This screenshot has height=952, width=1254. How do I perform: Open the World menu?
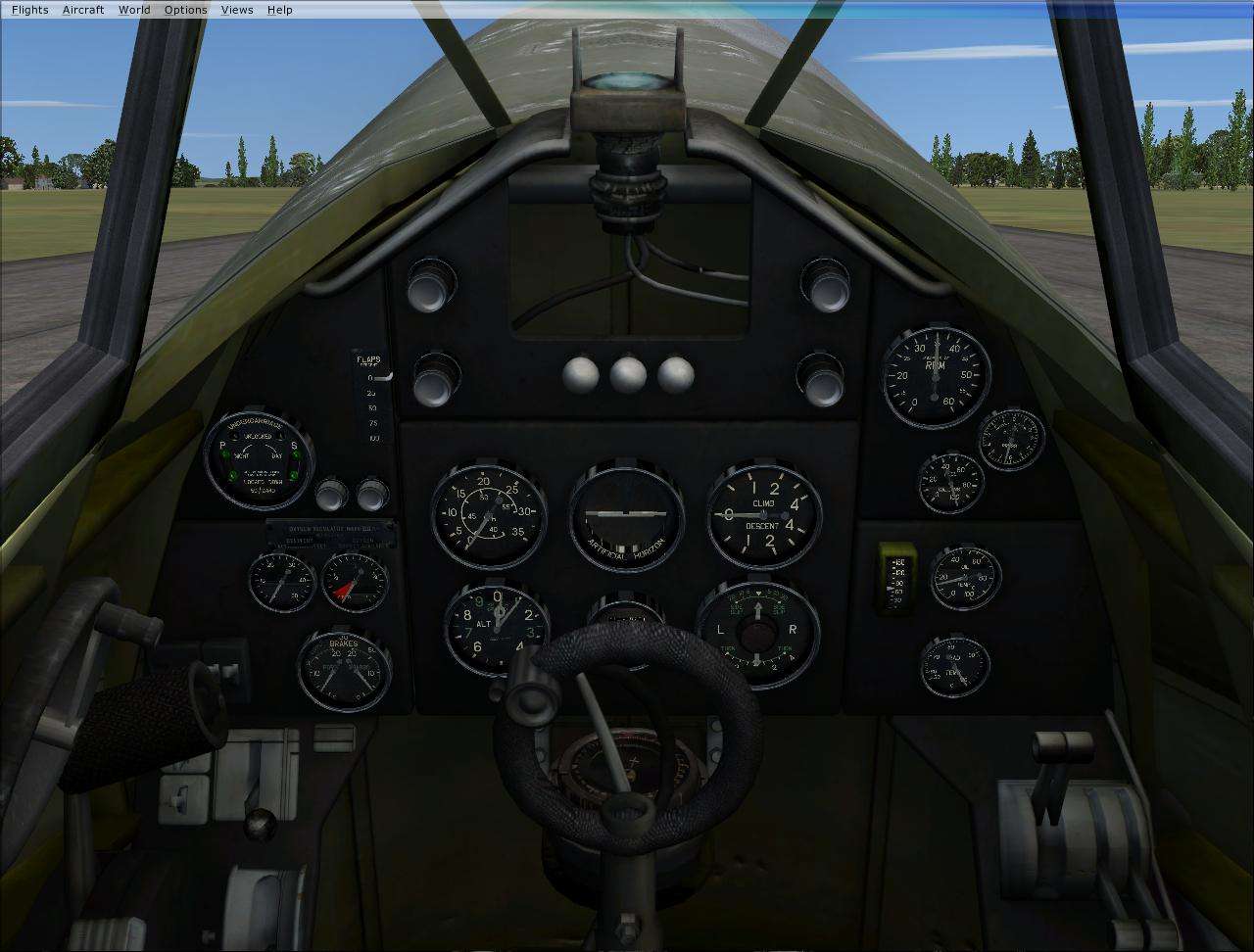point(133,9)
